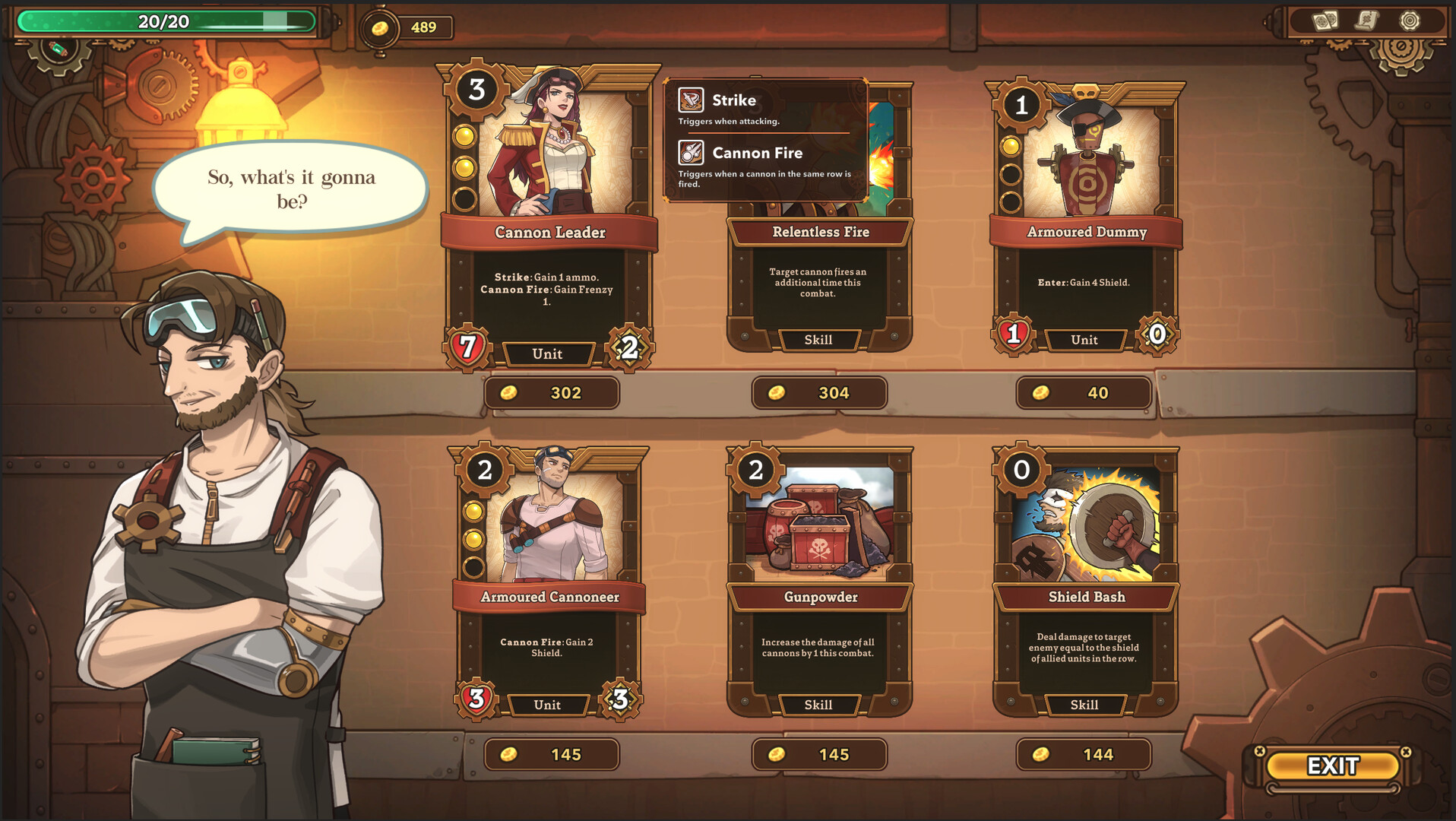
Task: Choose the Gunpowder skill card
Action: click(819, 582)
